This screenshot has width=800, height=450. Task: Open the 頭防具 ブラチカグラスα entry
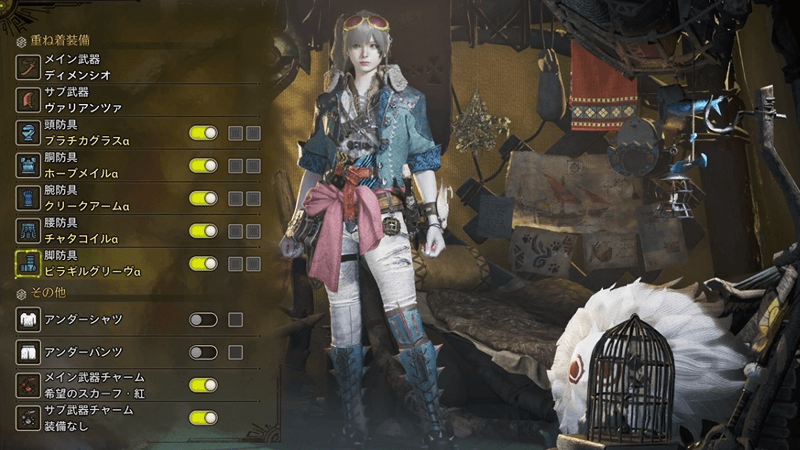coord(90,132)
